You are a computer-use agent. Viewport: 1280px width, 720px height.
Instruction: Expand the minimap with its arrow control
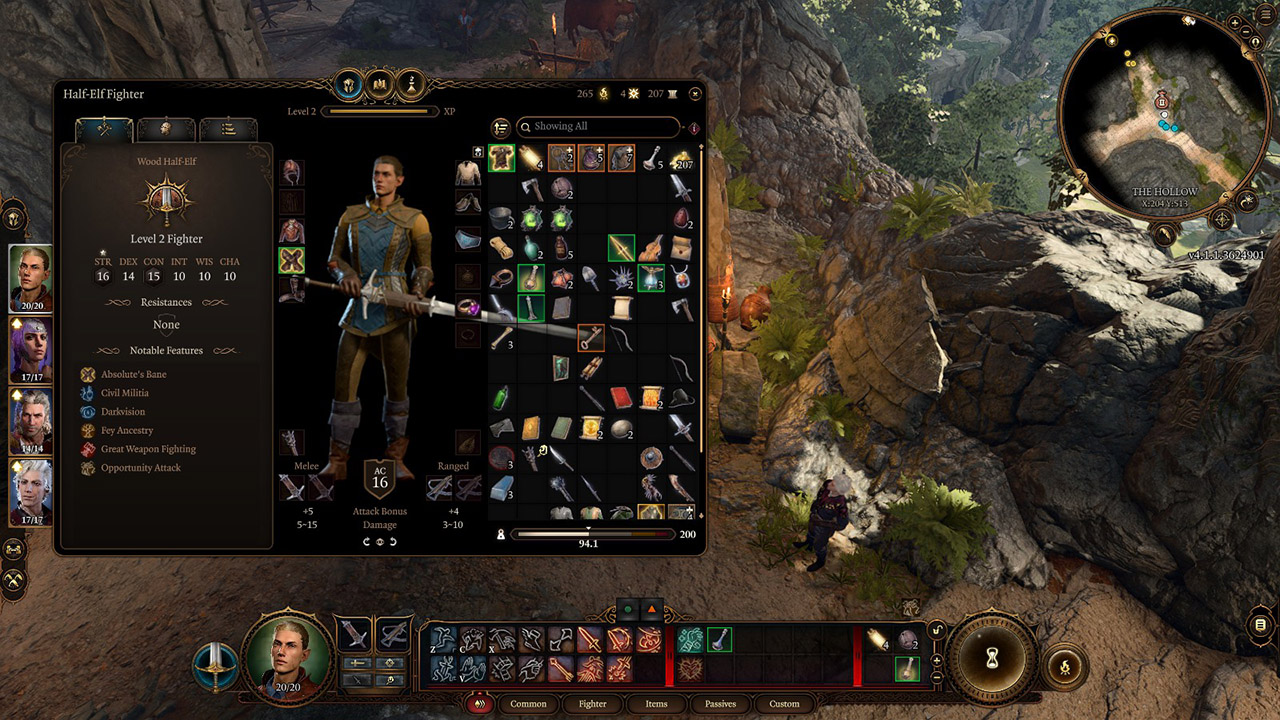coord(1256,42)
